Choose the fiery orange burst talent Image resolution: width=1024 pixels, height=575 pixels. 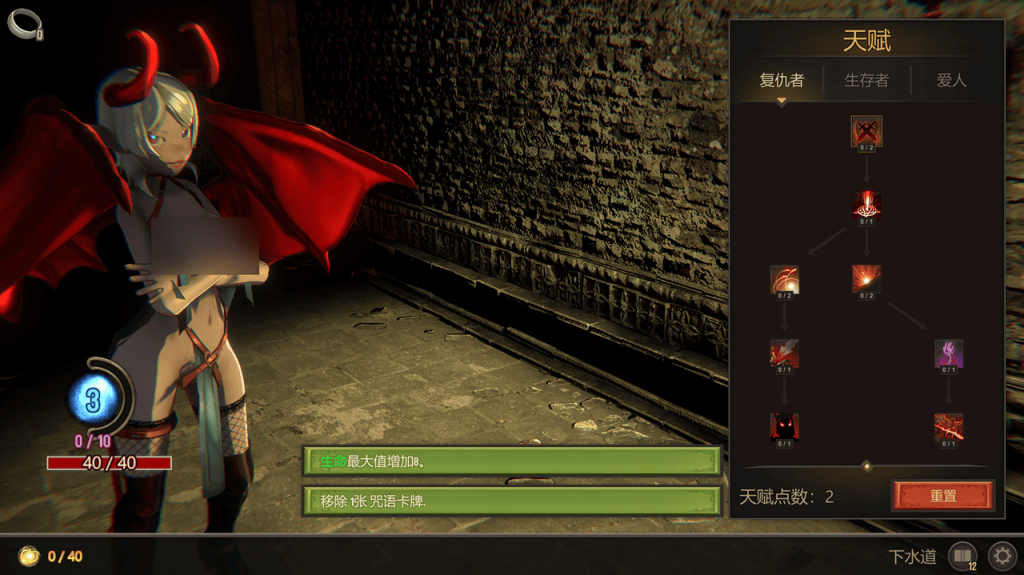click(x=866, y=279)
